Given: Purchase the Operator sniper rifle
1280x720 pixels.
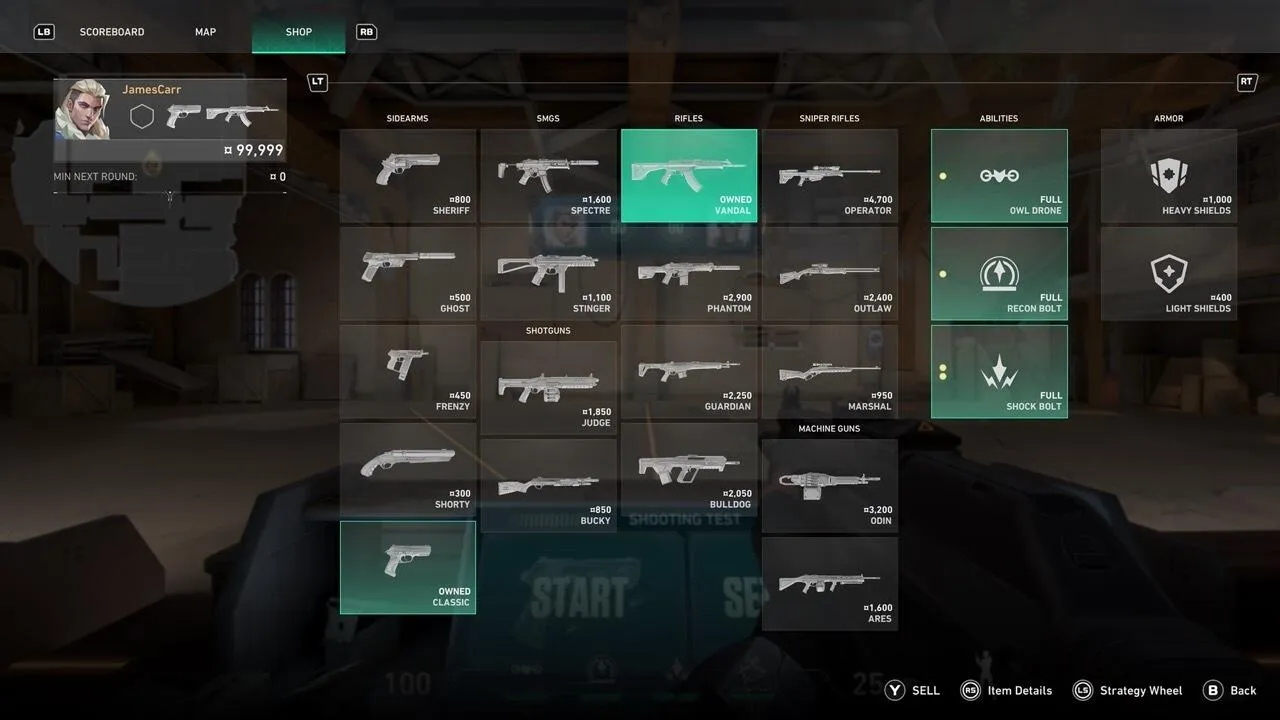Looking at the screenshot, I should (x=830, y=175).
